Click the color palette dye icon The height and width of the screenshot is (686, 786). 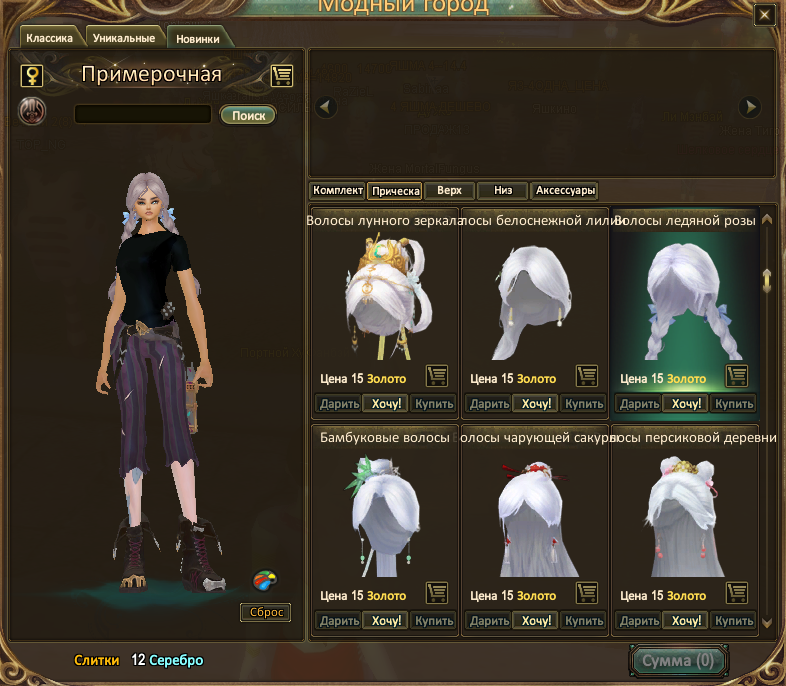click(265, 579)
